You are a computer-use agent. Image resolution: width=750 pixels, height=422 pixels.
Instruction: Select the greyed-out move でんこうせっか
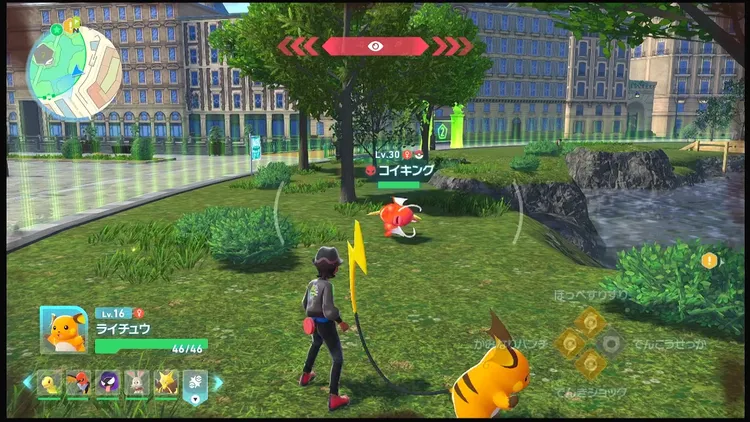(x=611, y=343)
